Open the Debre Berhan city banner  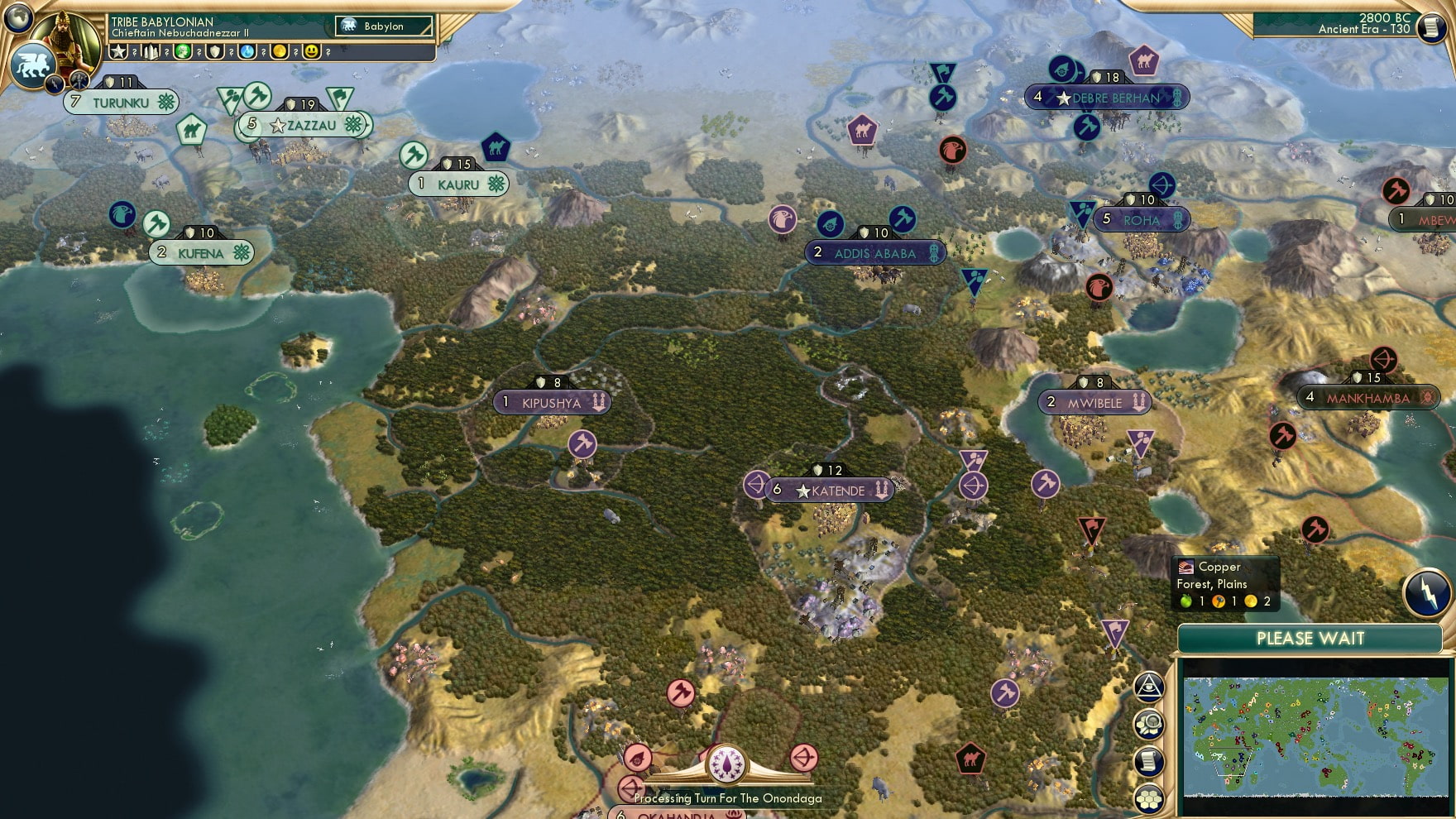tap(1107, 98)
